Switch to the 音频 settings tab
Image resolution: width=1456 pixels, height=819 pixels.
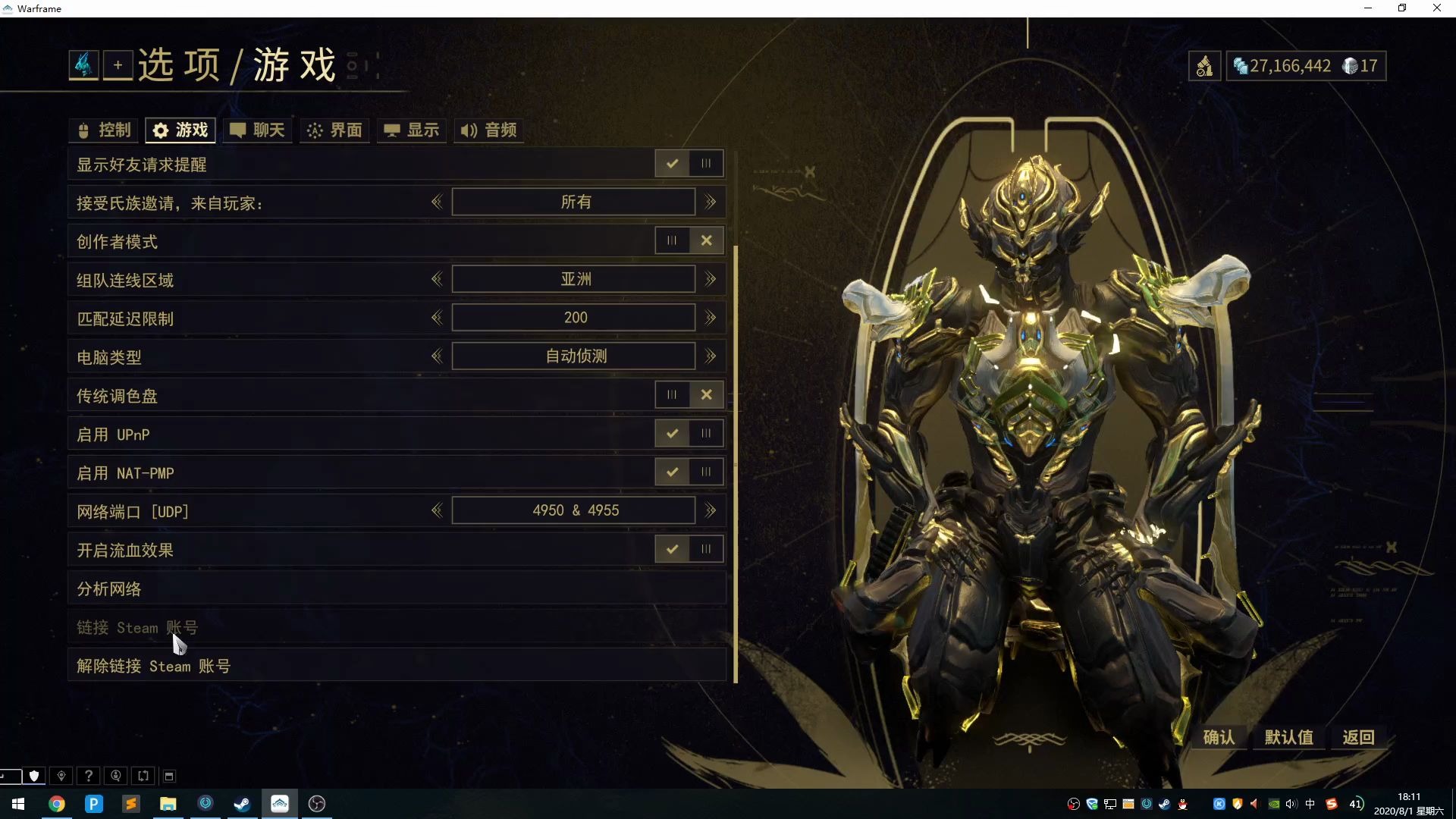488,130
